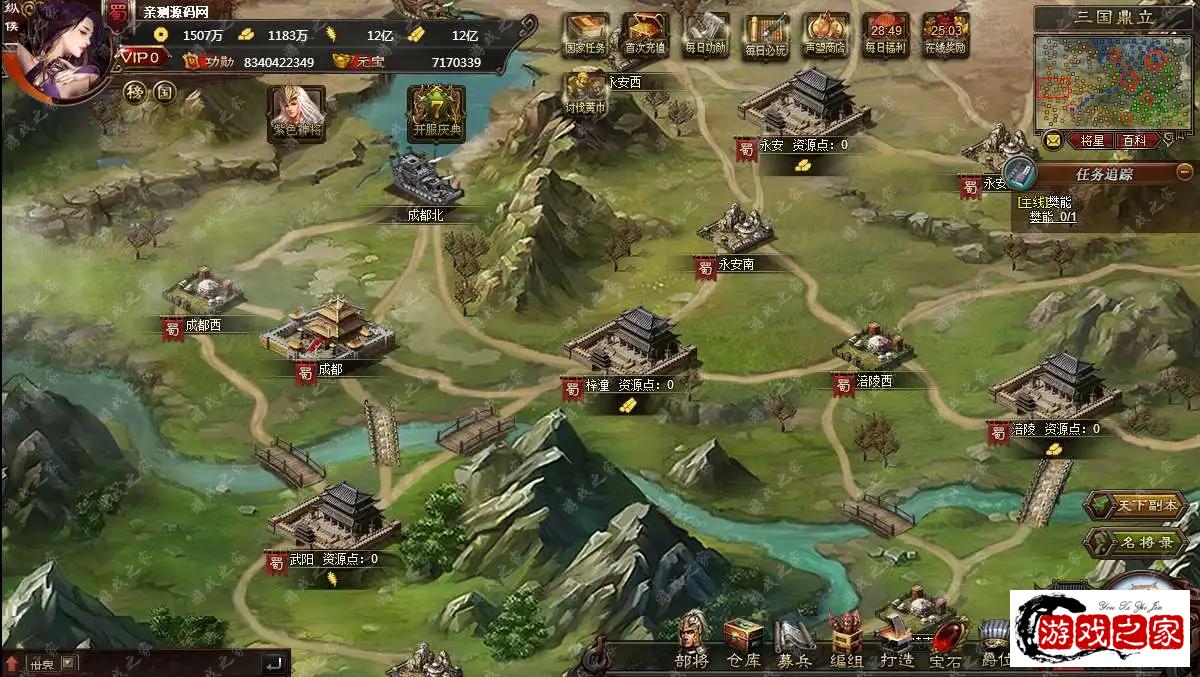Open the VIP 0 badge
Screen dimensions: 1200x677
[143, 58]
